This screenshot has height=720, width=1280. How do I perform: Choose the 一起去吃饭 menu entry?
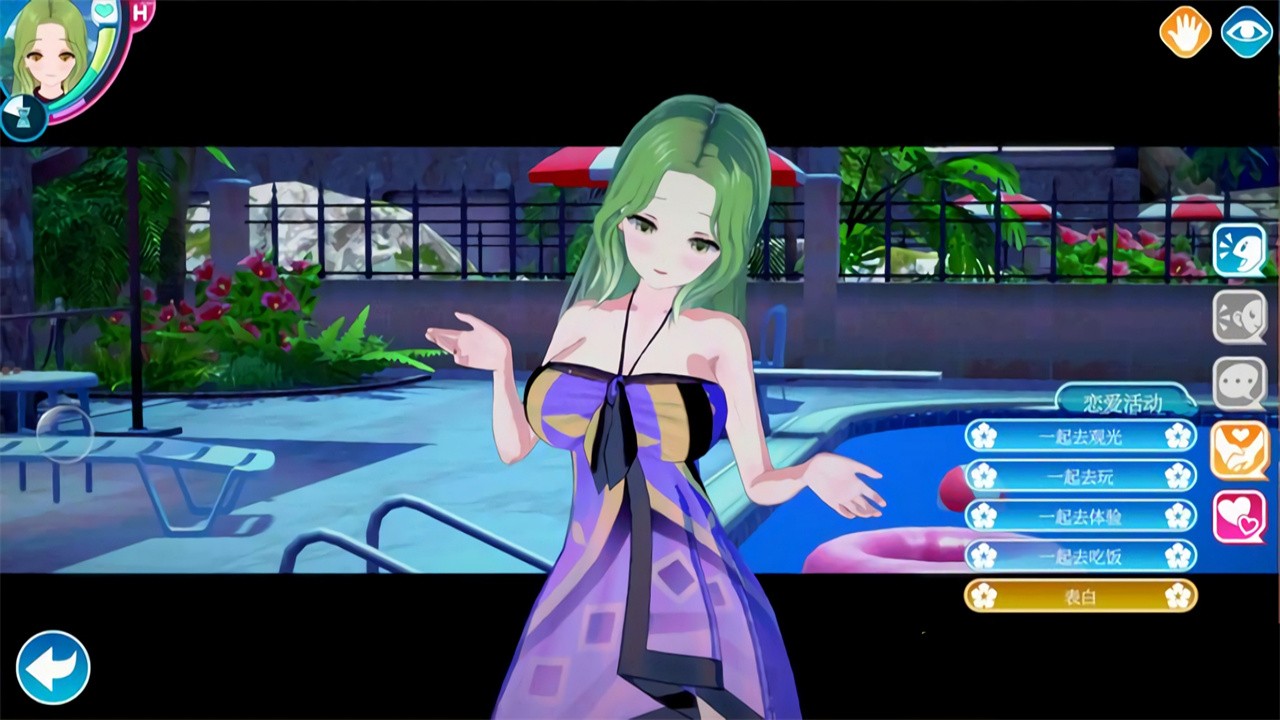1080,556
